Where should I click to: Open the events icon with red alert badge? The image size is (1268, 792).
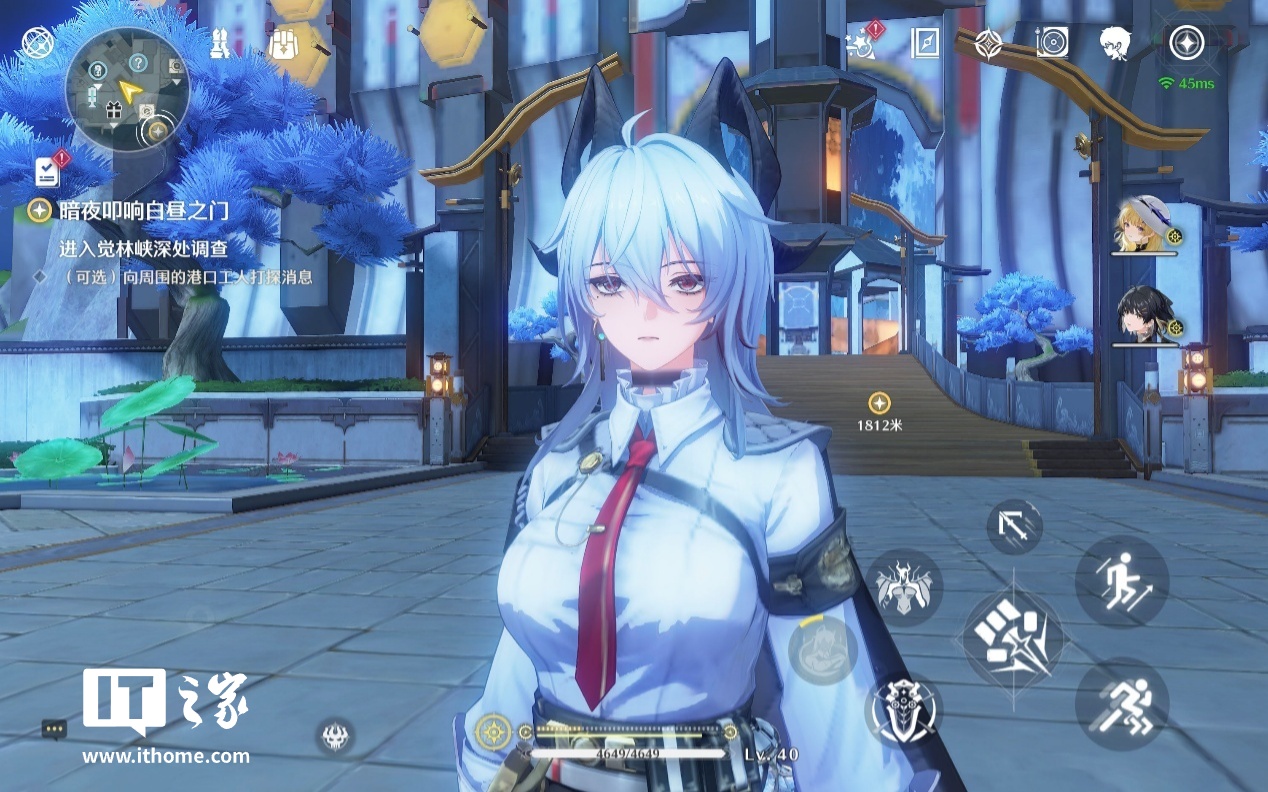(x=860, y=43)
